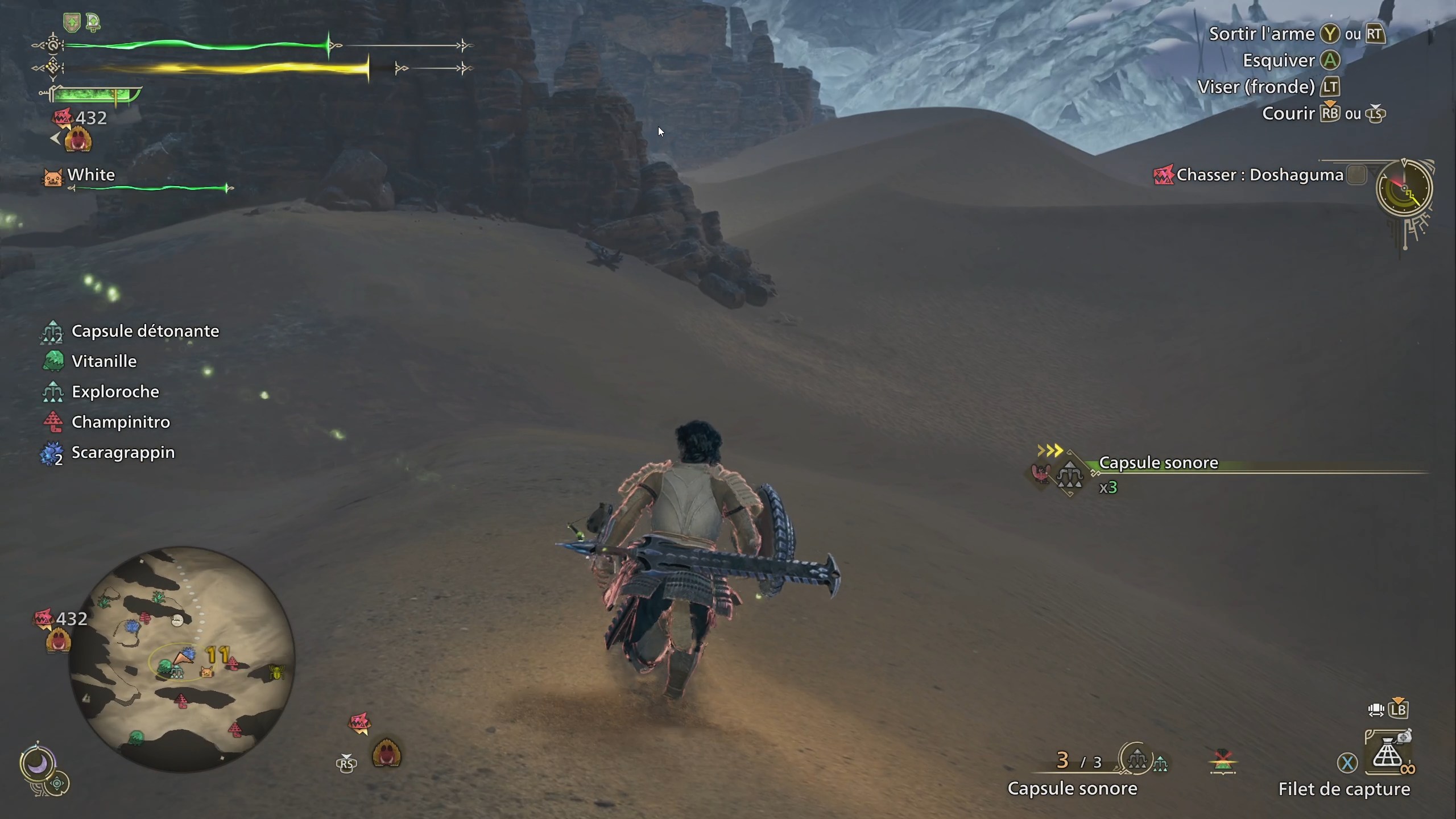Click the left arrow beside the monster portrait
Viewport: 1456px width, 819px height.
click(54, 136)
